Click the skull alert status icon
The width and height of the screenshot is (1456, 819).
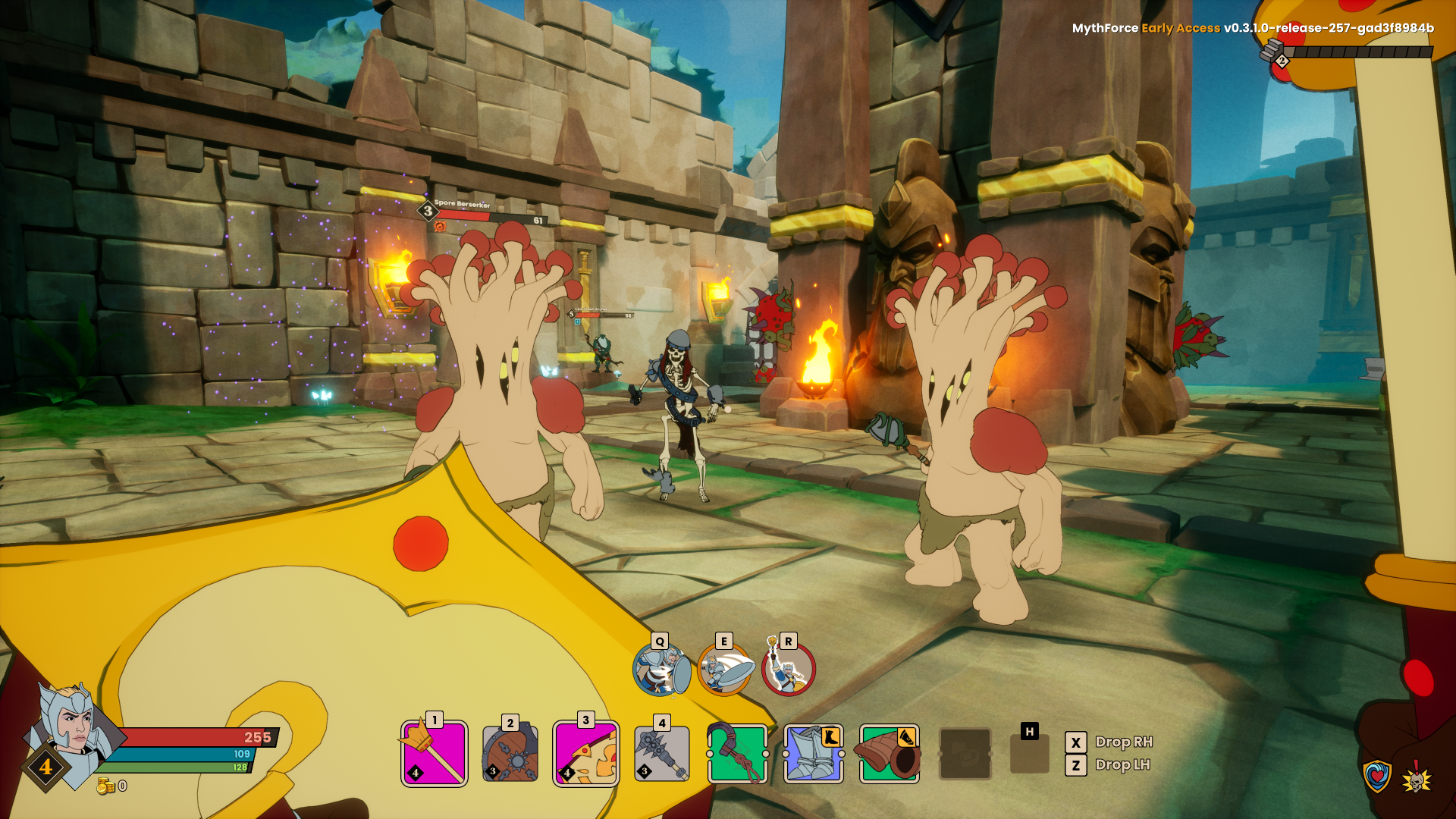(1416, 778)
